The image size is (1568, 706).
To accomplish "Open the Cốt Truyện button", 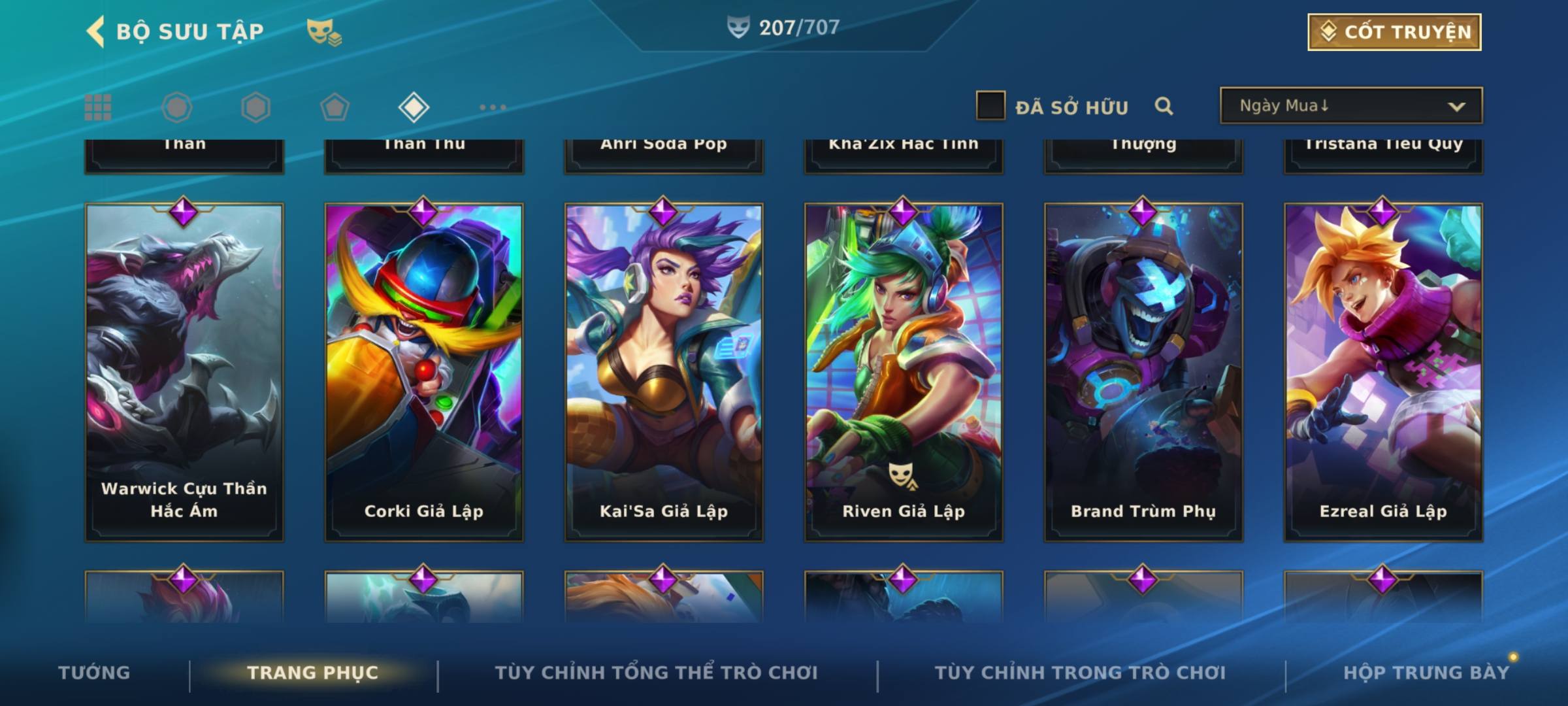I will 1394,32.
